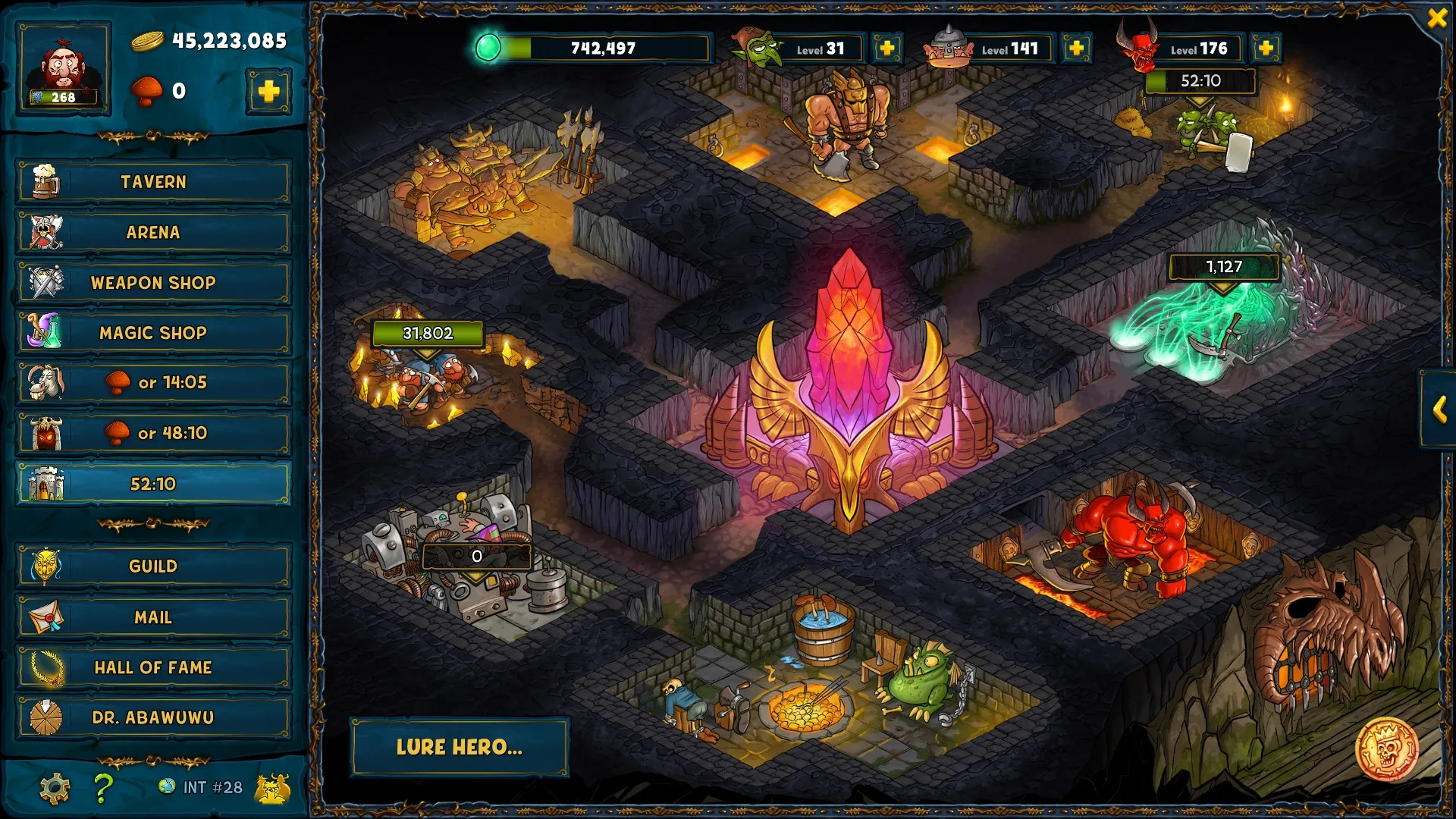The width and height of the screenshot is (1456, 819).
Task: Buy more mushrooms with the plus button
Action: point(268,92)
